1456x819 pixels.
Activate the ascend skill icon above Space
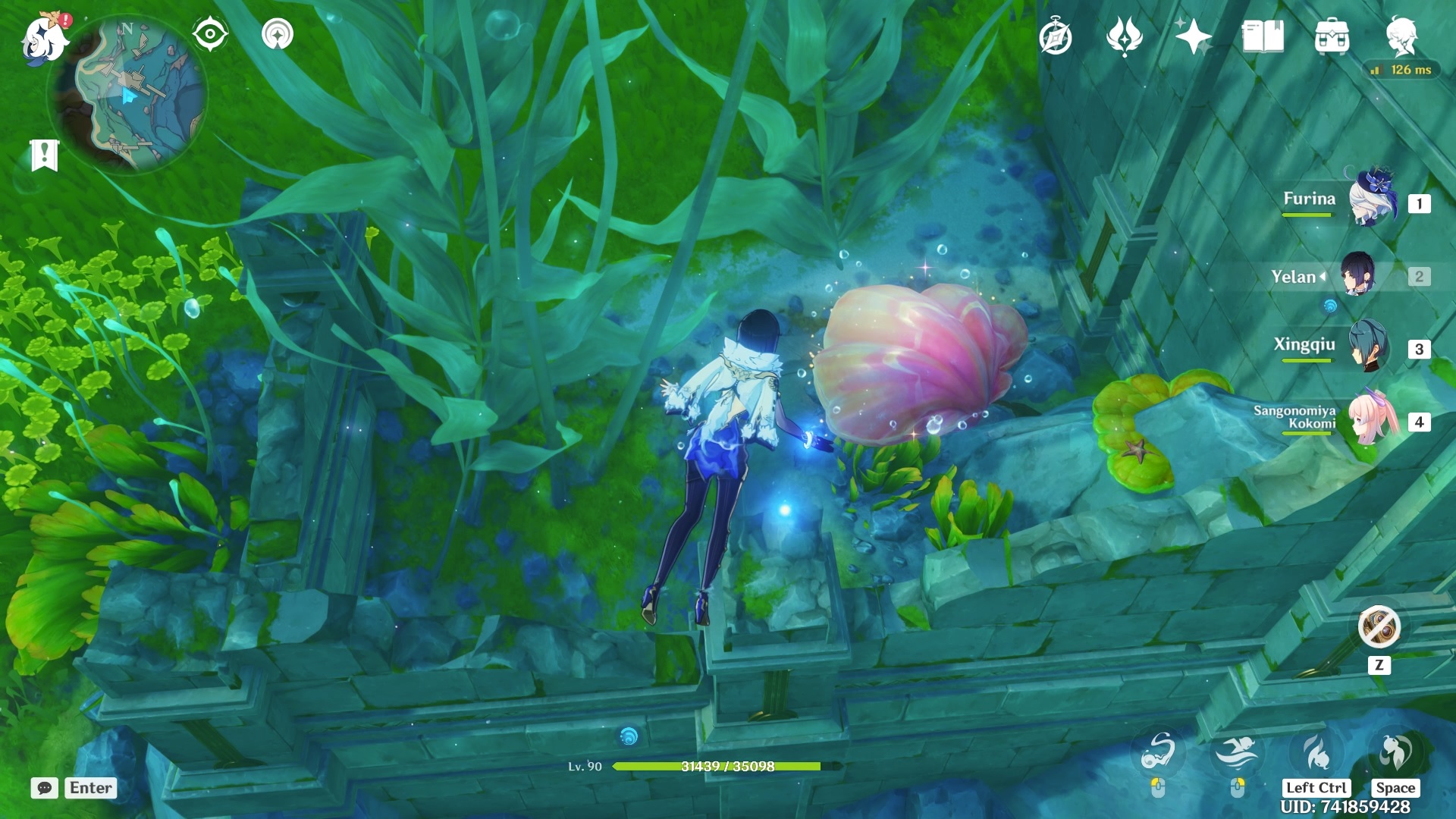[x=1395, y=752]
